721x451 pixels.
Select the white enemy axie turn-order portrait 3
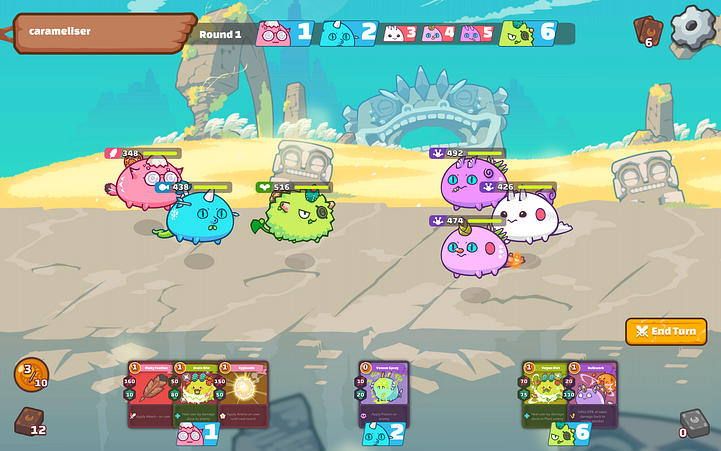point(400,33)
